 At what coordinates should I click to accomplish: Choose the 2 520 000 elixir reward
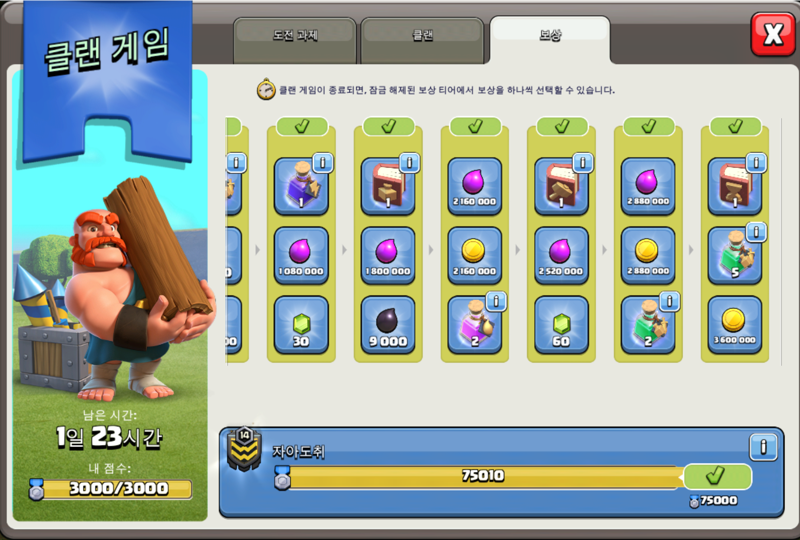tap(561, 255)
